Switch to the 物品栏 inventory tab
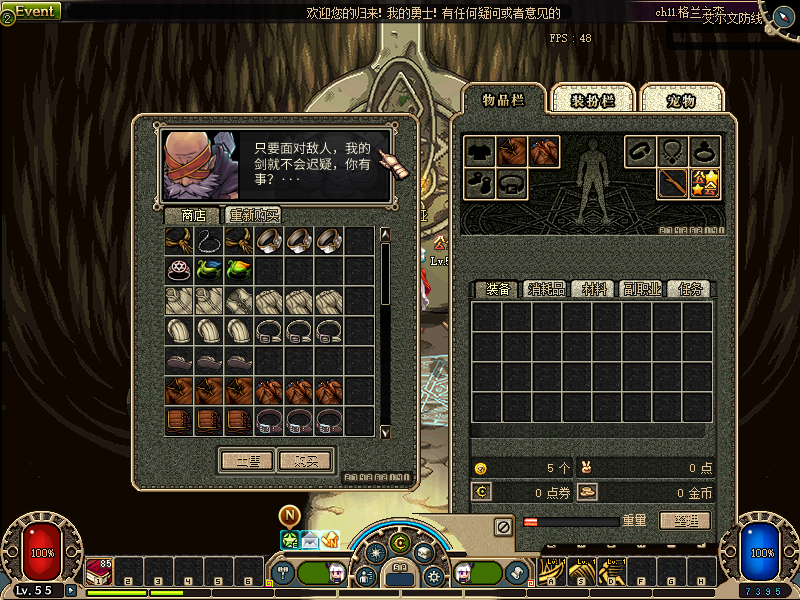The width and height of the screenshot is (800, 600). 504,100
